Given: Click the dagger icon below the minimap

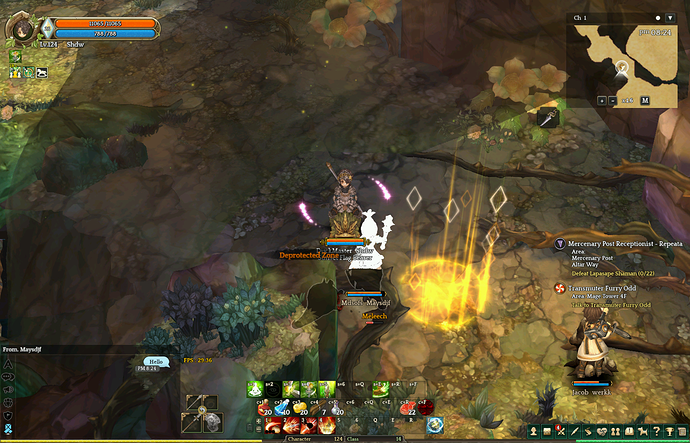Looking at the screenshot, I should (547, 117).
